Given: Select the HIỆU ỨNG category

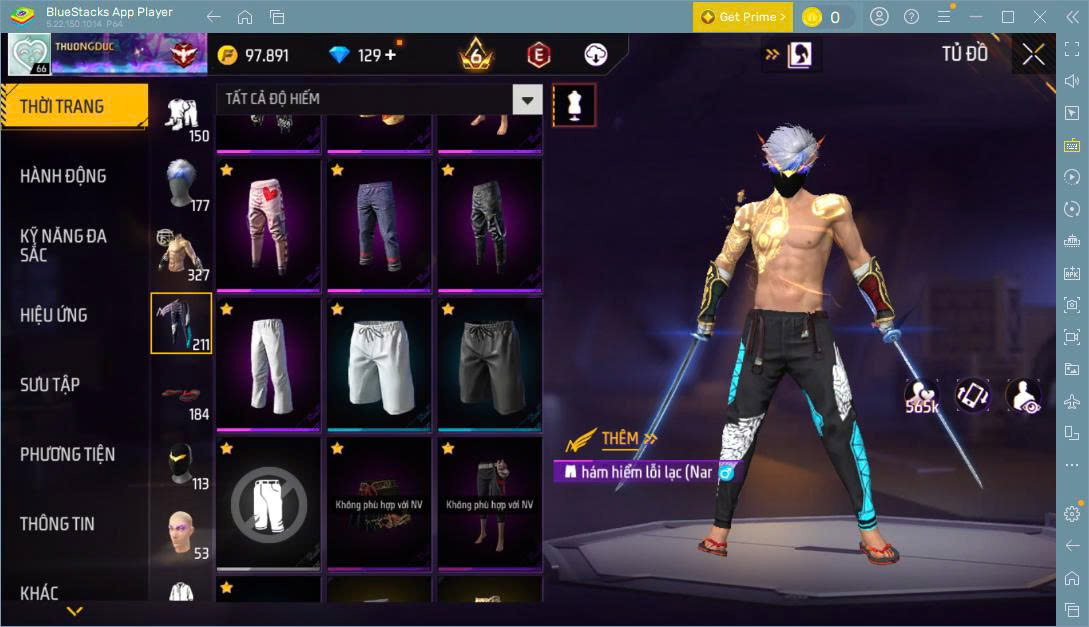Looking at the screenshot, I should 54,315.
